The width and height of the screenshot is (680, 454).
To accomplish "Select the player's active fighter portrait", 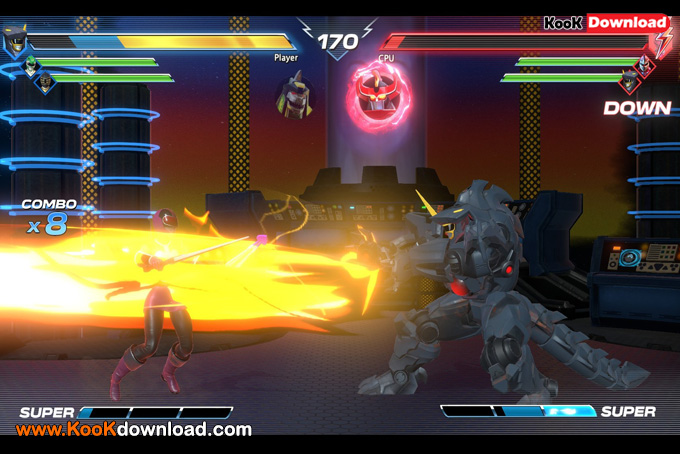I will tap(16, 41).
